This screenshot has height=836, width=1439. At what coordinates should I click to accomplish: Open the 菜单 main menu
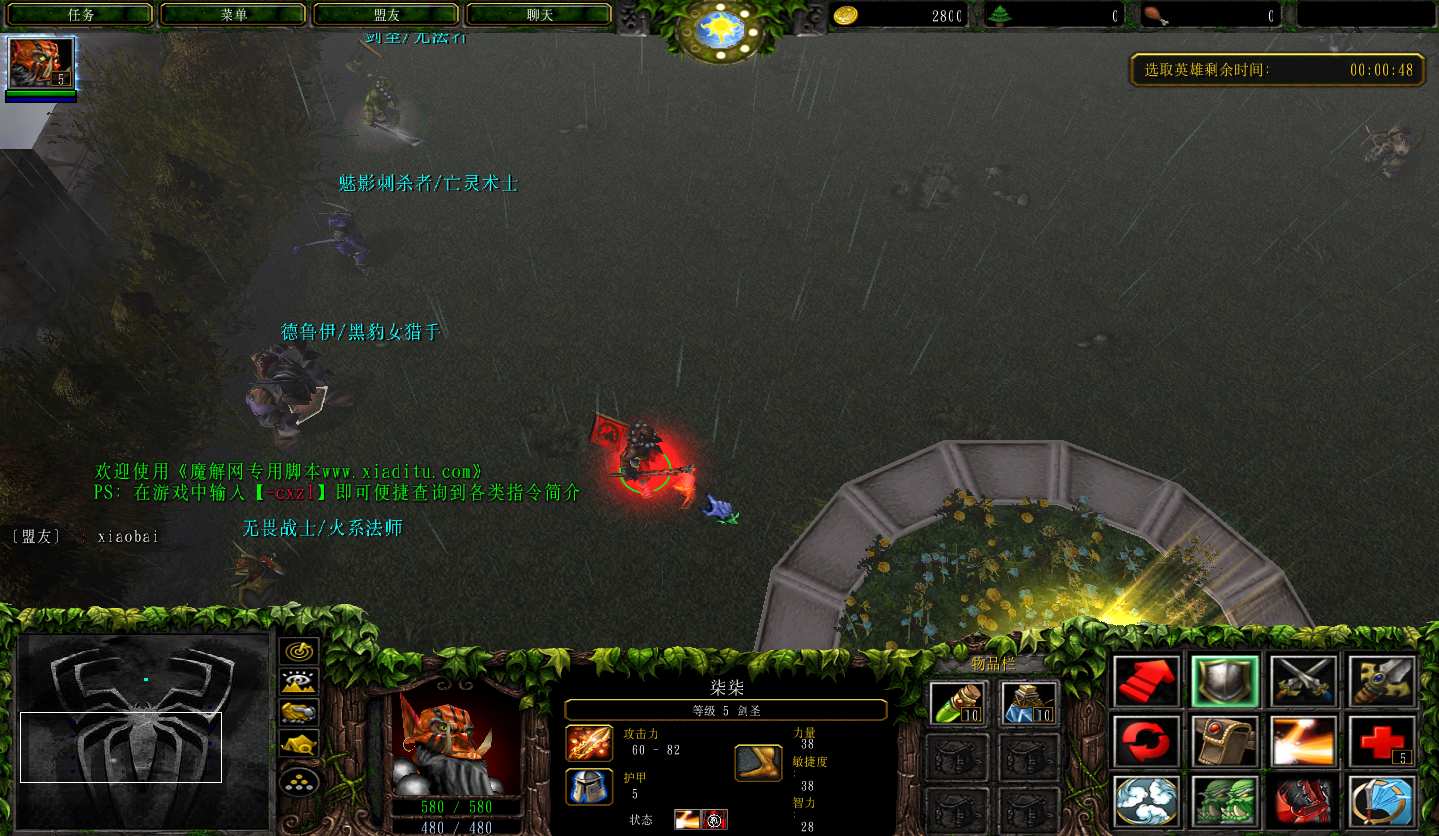tap(234, 15)
